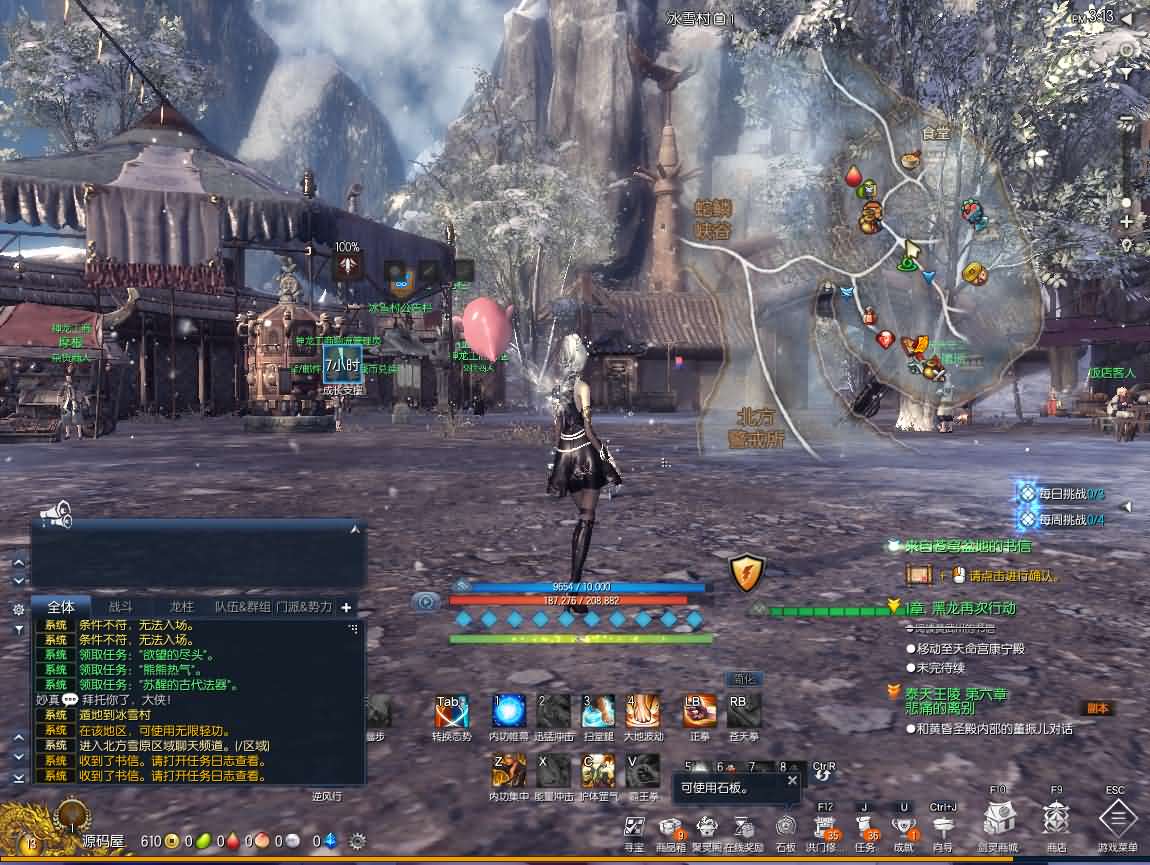Open the 寻宝 treasure hunt icon
Viewport: 1150px width, 865px height.
[633, 827]
